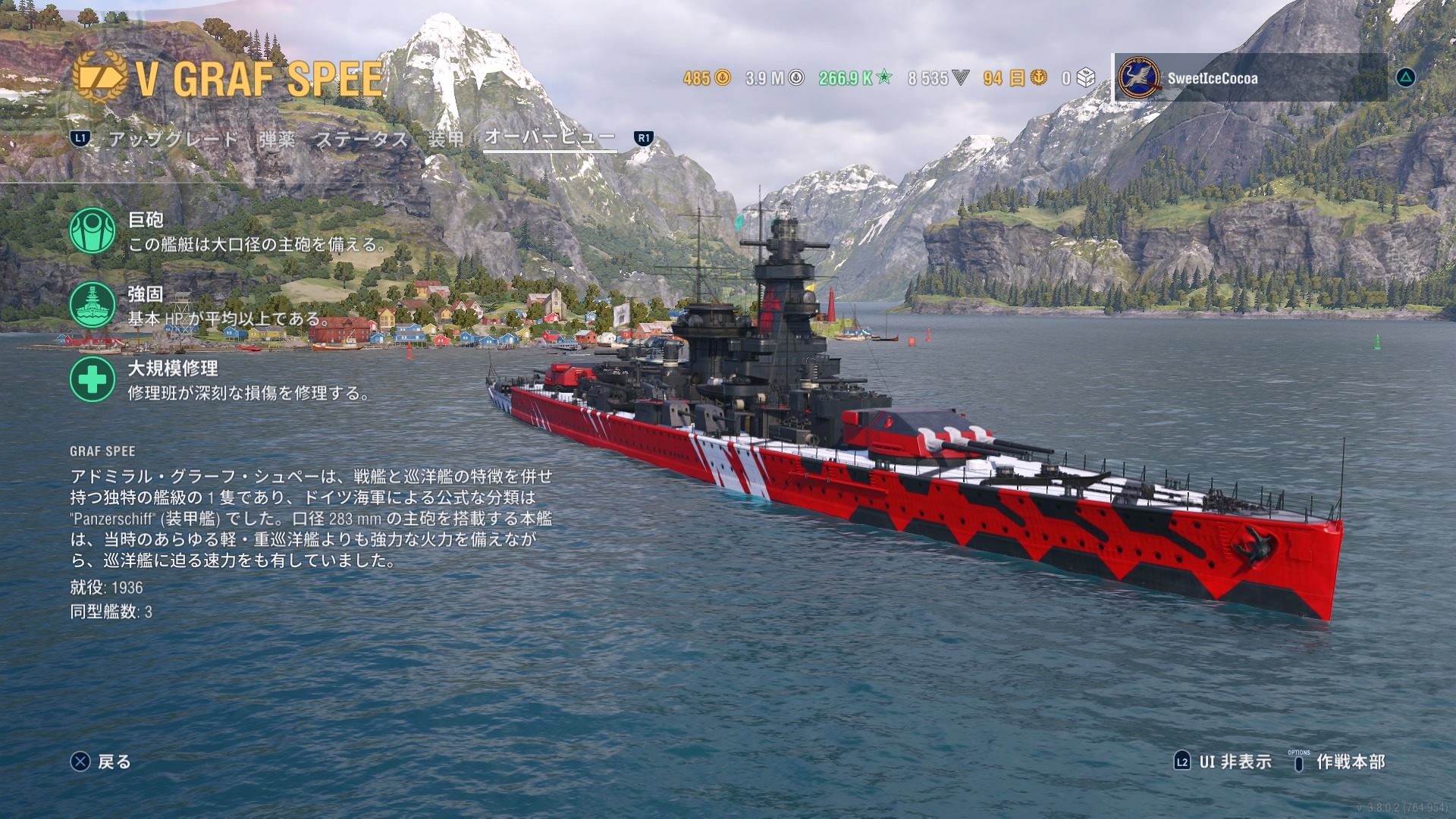
Task: Click the 266.9 K green star XP
Action: click(x=855, y=78)
